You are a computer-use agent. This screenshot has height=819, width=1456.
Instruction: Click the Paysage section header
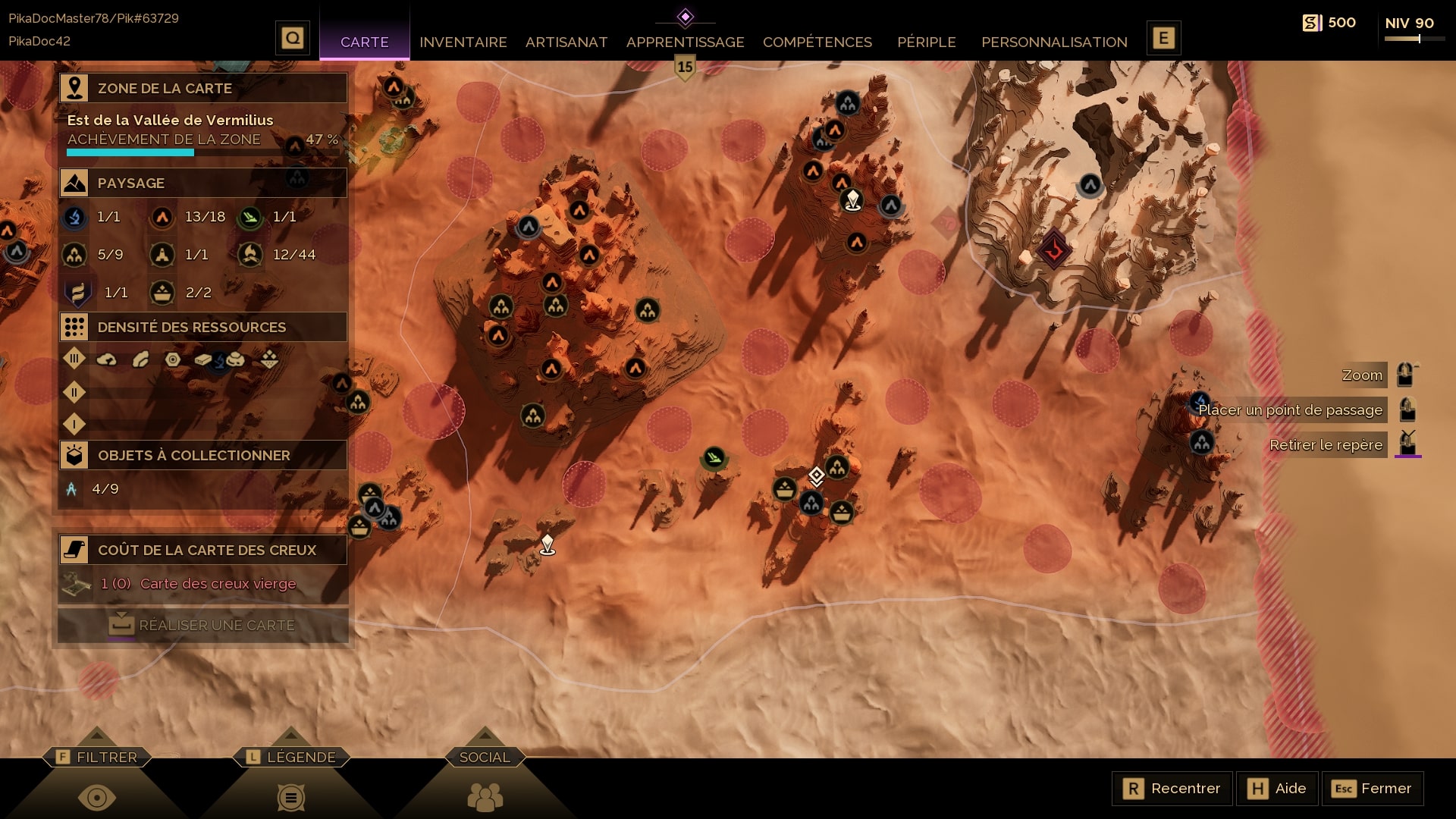[x=203, y=183]
